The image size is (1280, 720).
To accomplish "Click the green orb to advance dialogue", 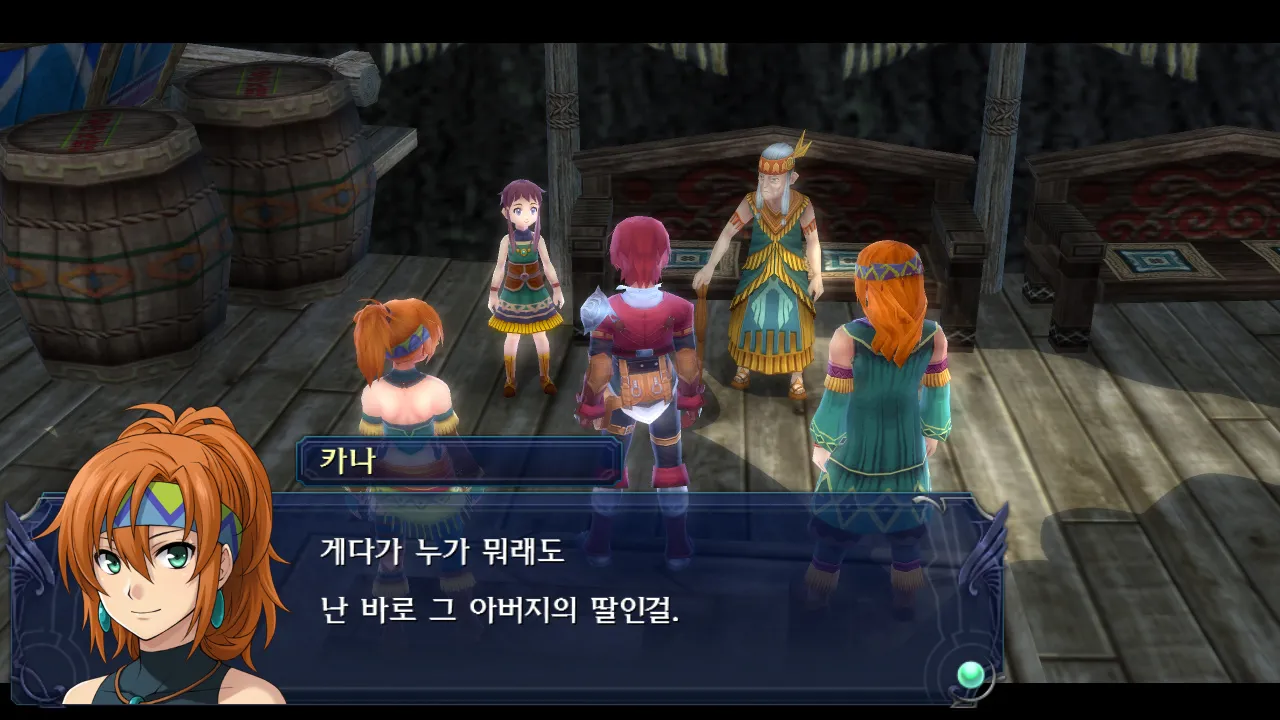I will (969, 675).
